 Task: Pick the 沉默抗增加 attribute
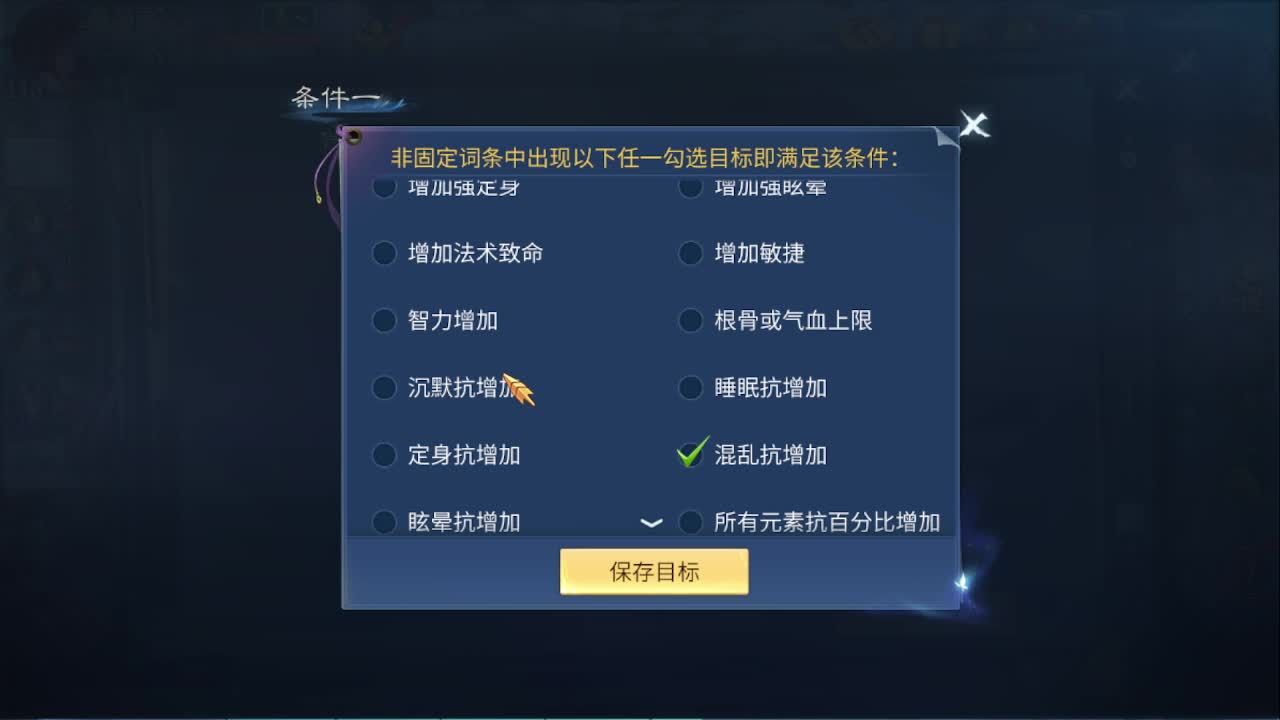pyautogui.click(x=385, y=388)
